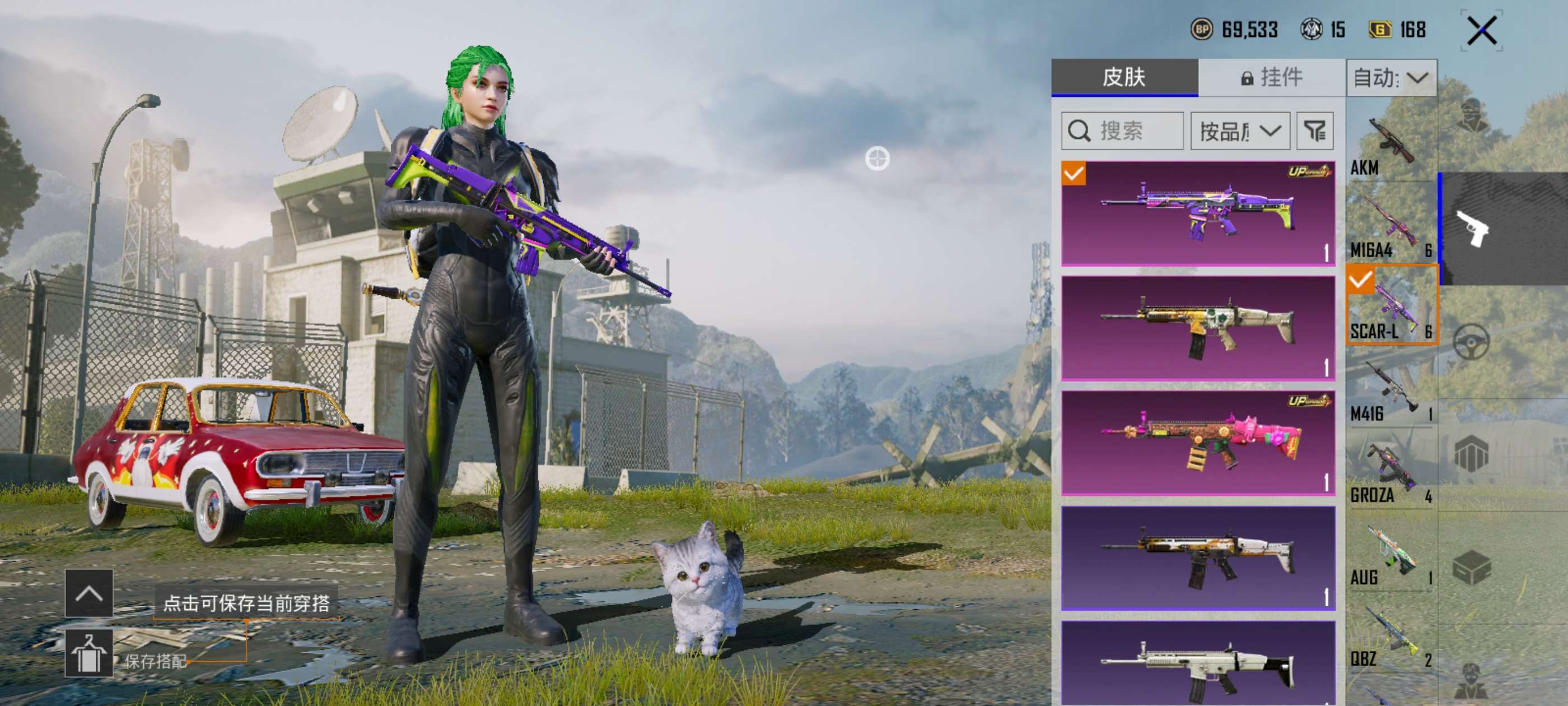This screenshot has height=706, width=1568.
Task: Choose the plain white SCAR-L skin
Action: pos(1198,664)
